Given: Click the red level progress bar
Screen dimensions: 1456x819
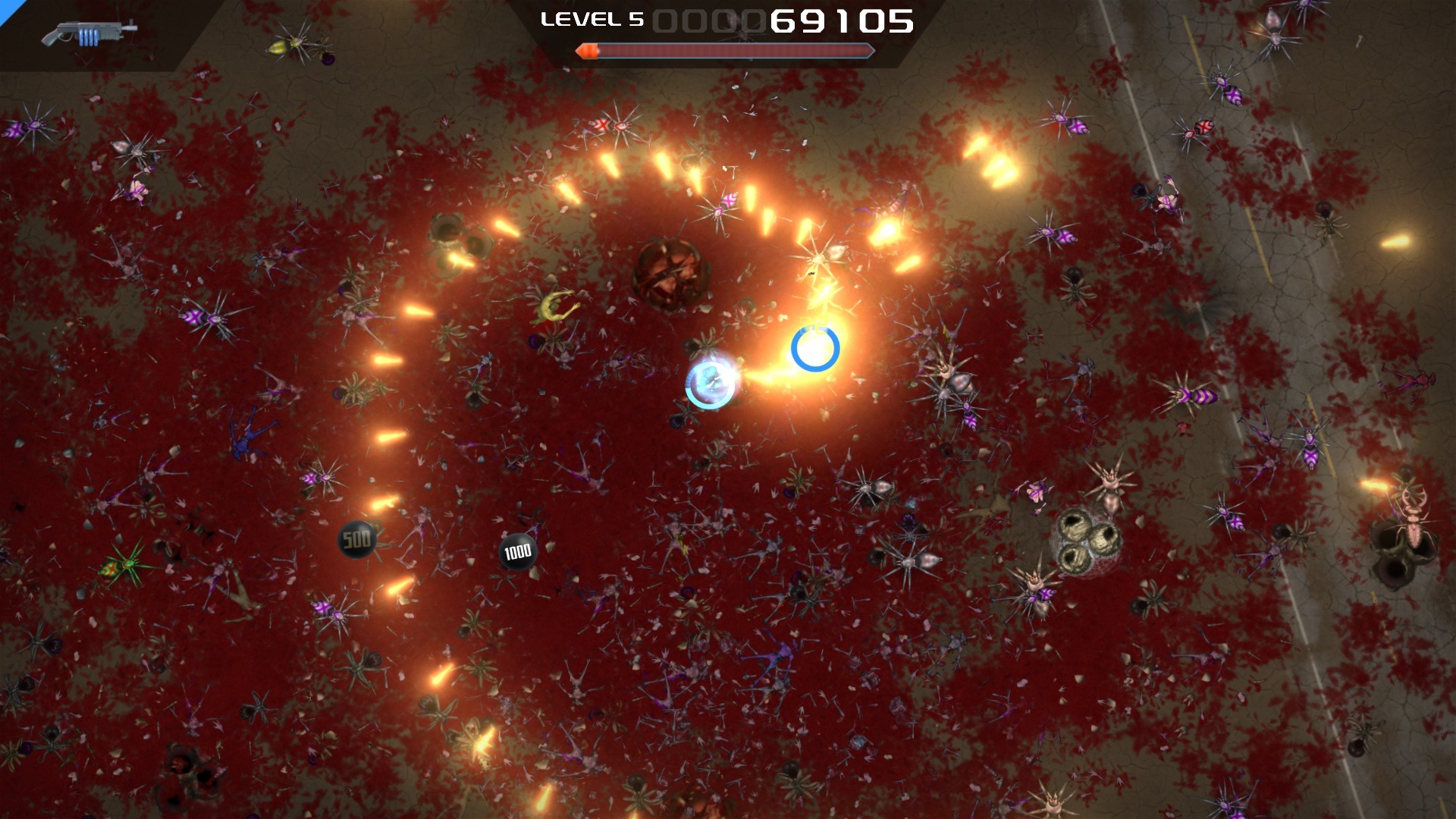Looking at the screenshot, I should pos(728,52).
